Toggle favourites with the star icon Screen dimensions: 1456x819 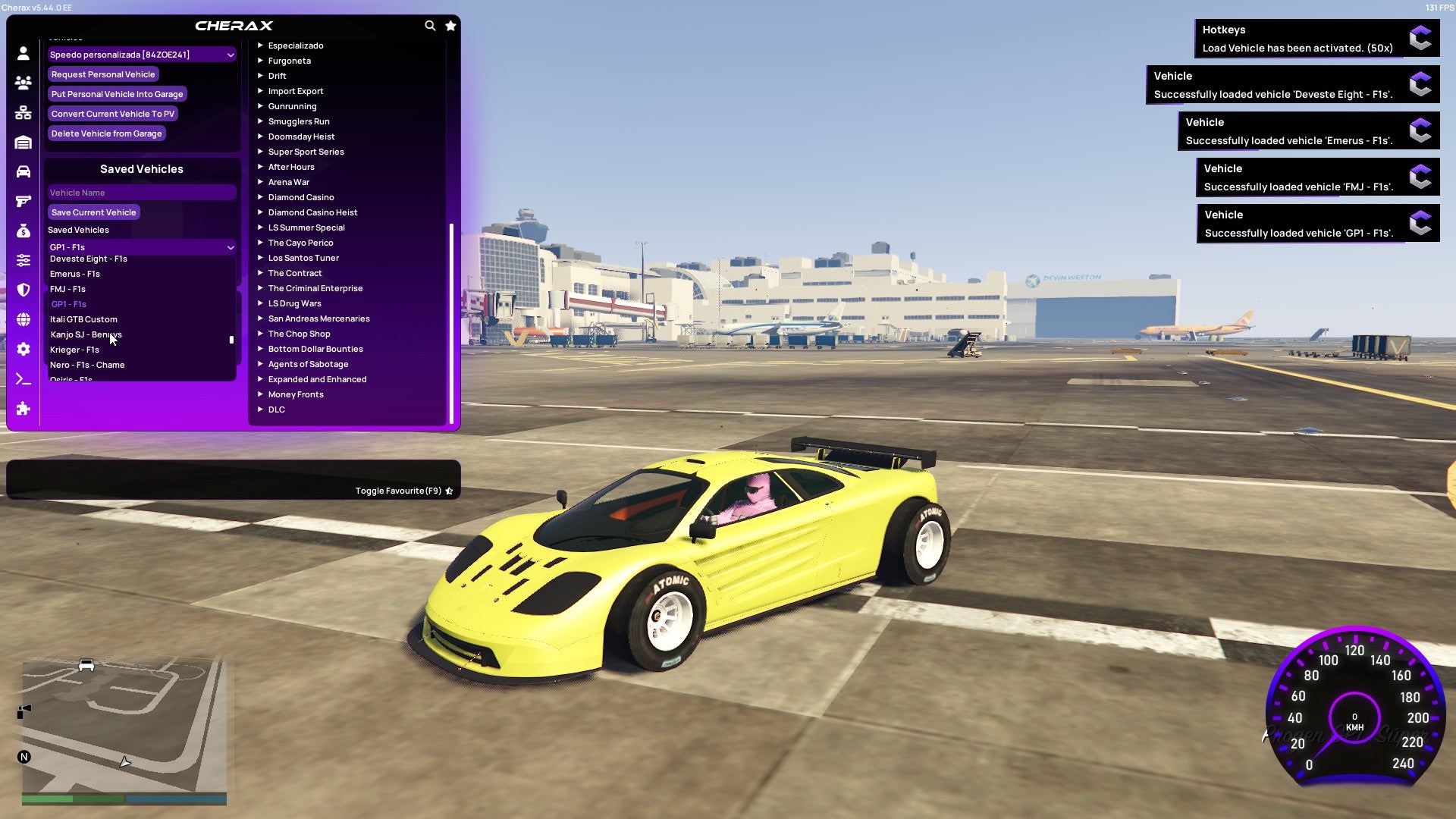[x=450, y=25]
